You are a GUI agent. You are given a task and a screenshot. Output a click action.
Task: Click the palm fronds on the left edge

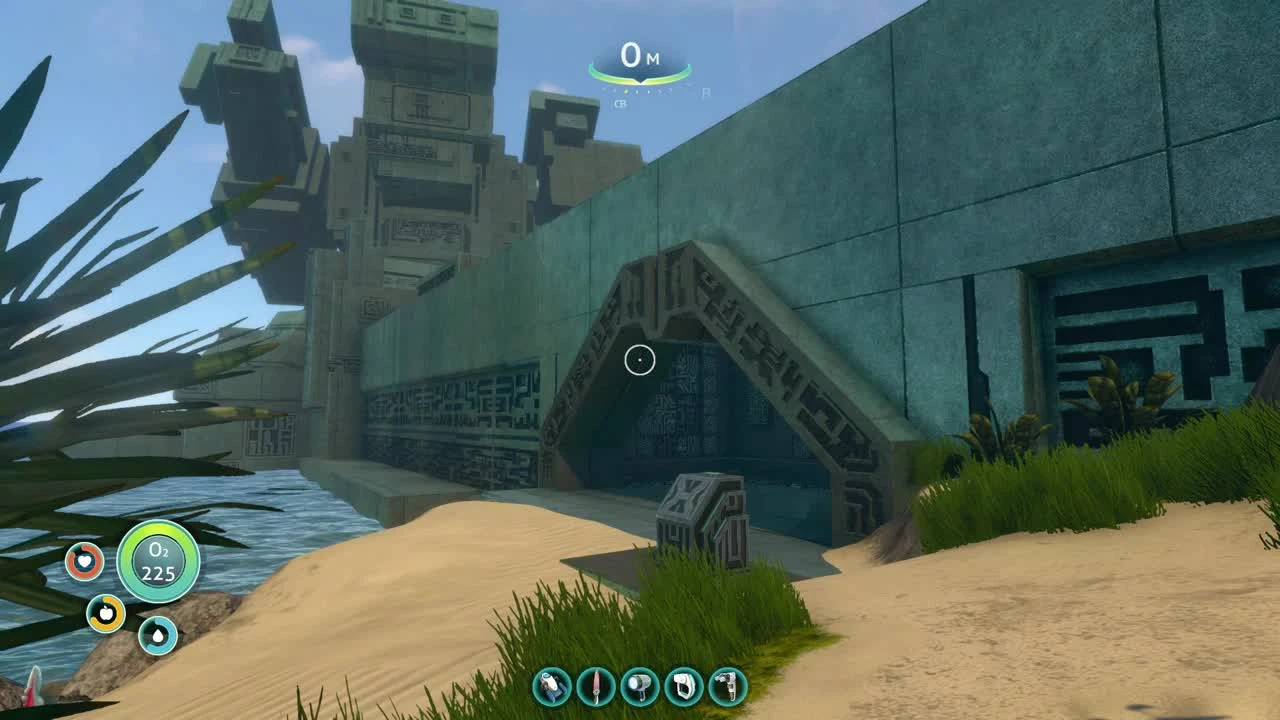pos(60,300)
